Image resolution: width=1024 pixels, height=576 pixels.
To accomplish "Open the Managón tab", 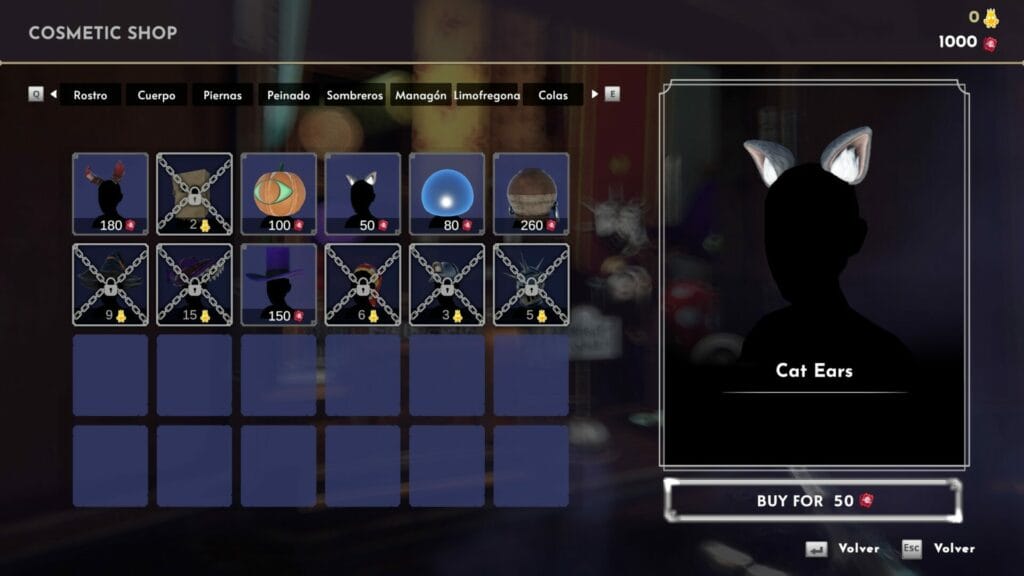I will (x=421, y=95).
